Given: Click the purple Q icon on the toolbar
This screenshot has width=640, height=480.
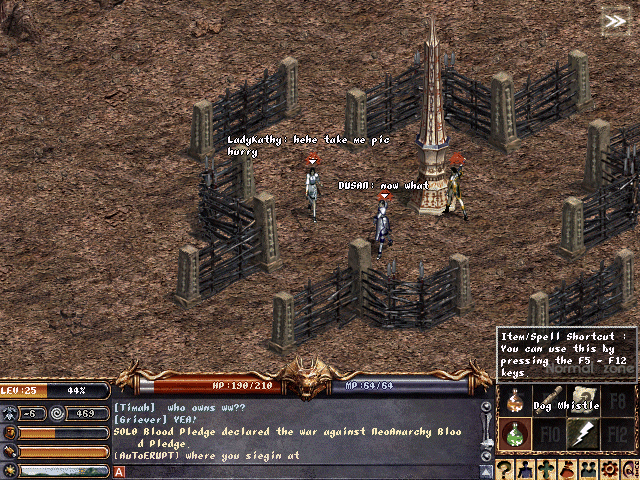Looking at the screenshot, I should point(630,469).
